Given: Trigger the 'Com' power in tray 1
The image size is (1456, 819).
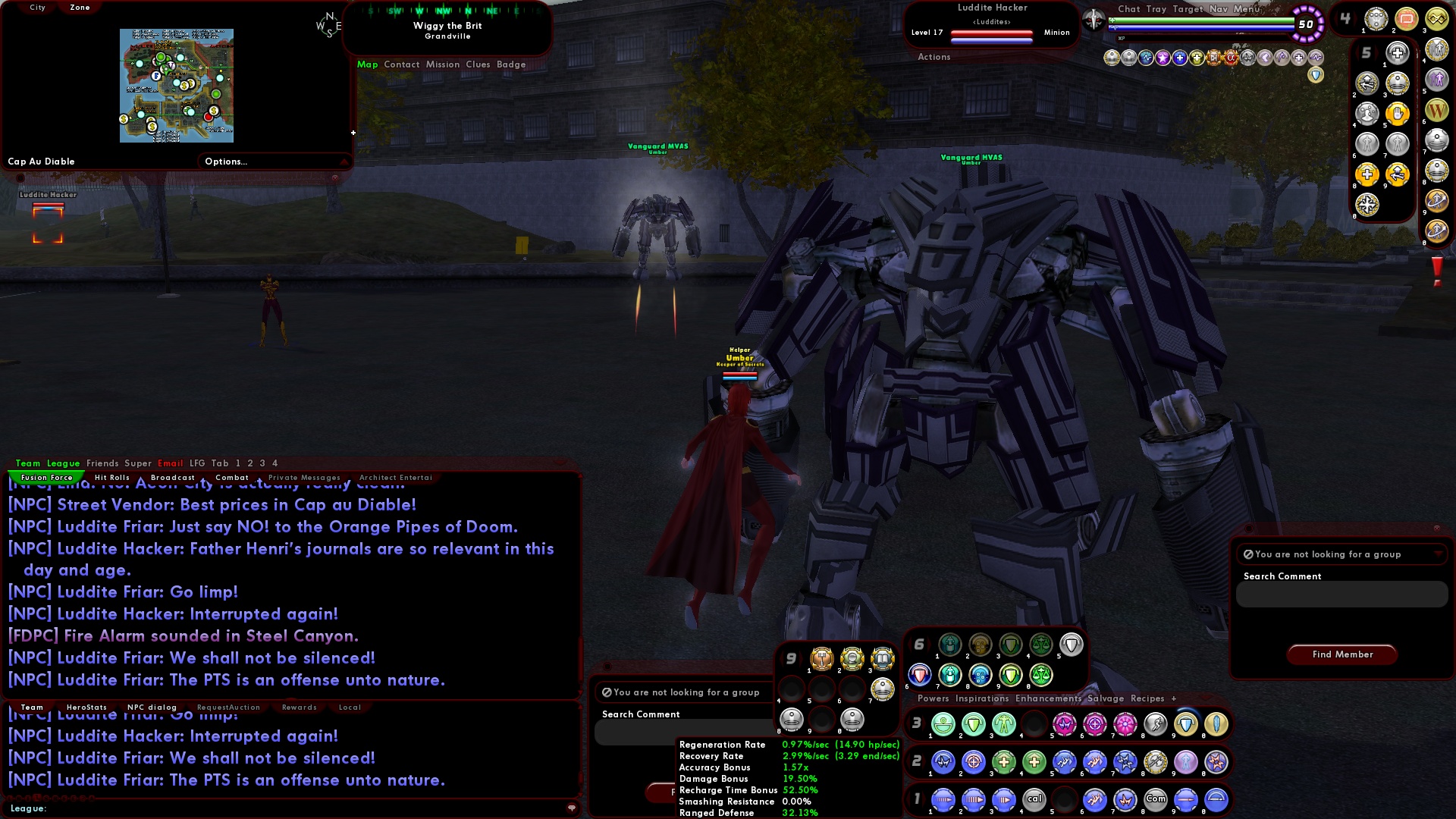Looking at the screenshot, I should click(x=1156, y=799).
